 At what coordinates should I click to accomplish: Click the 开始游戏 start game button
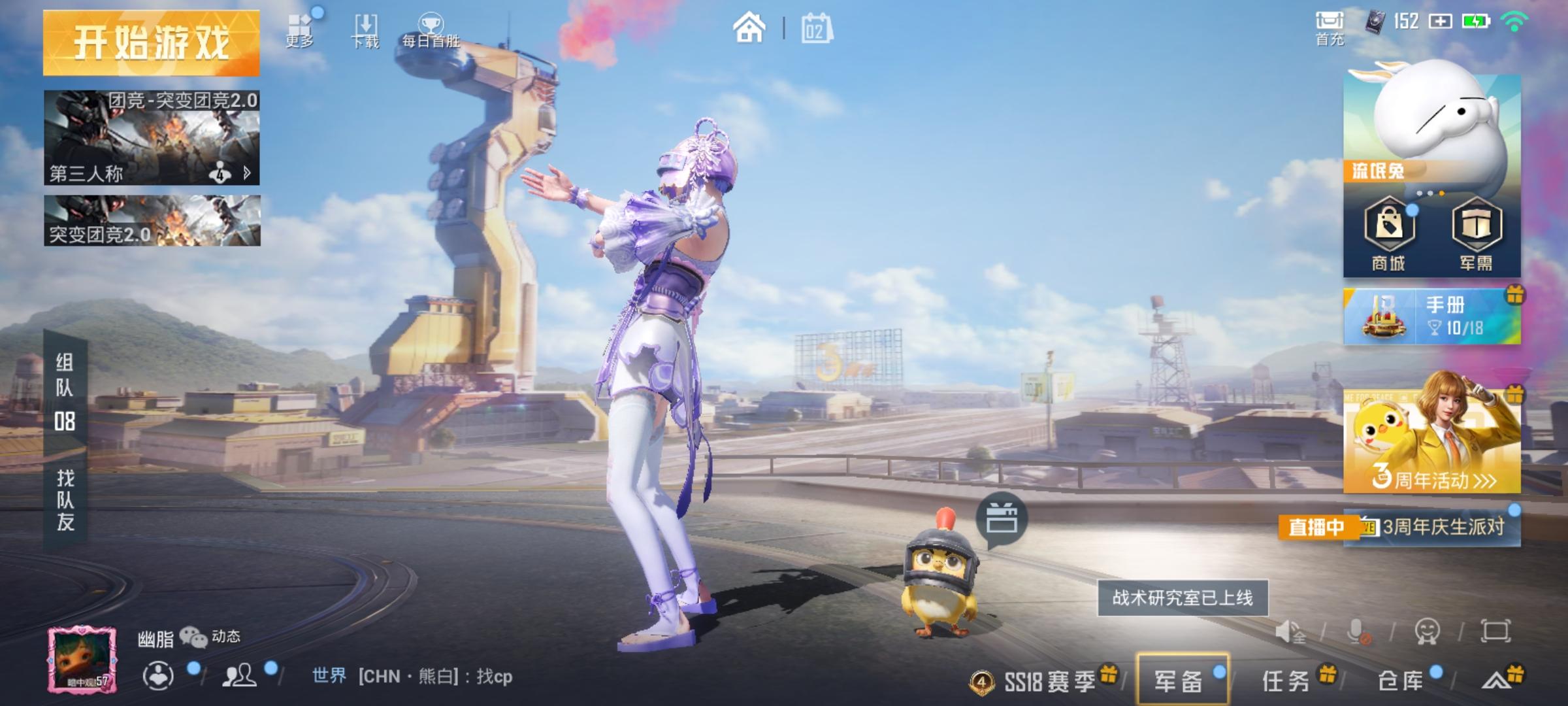click(151, 43)
